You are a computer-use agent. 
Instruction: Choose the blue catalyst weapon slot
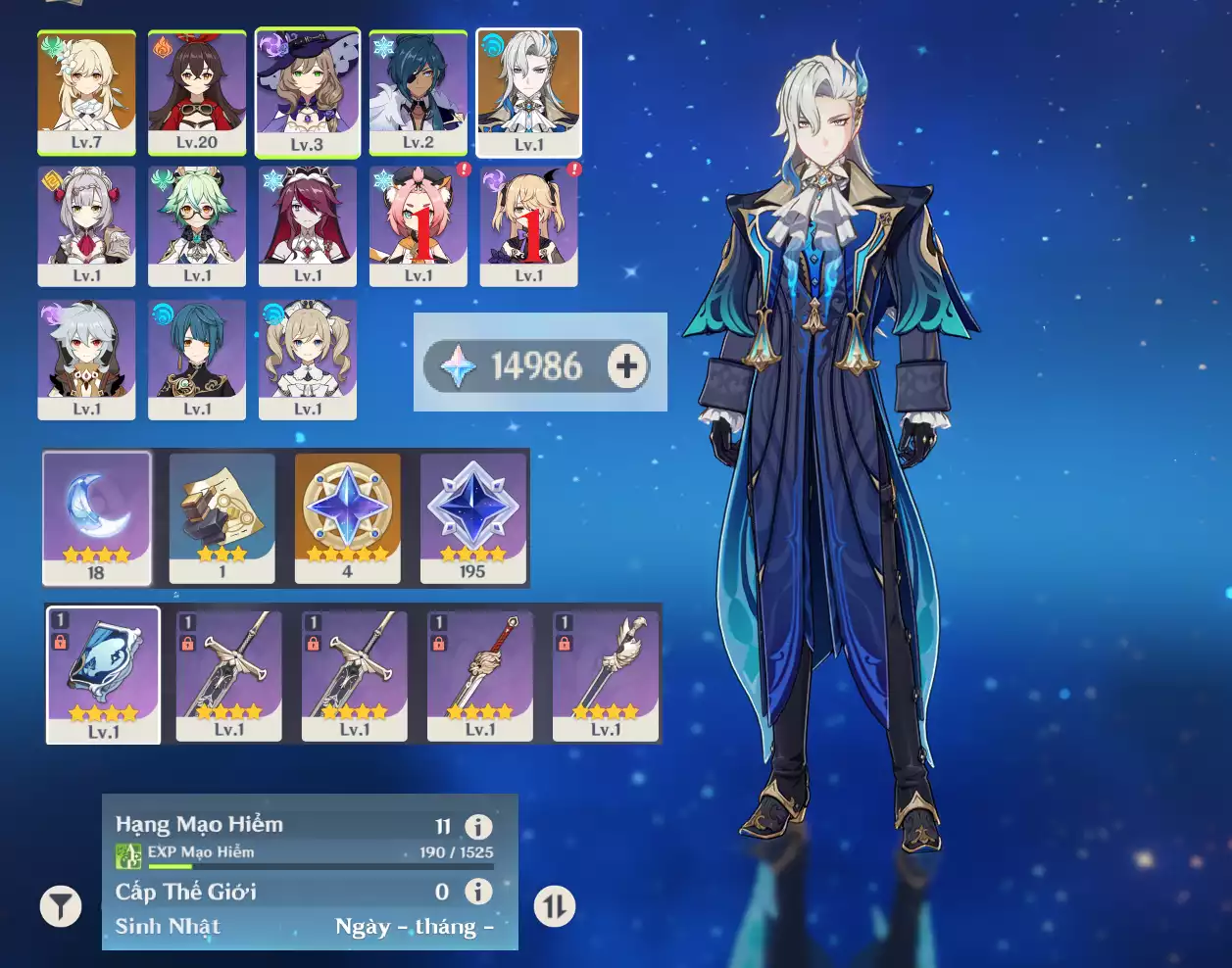103,675
